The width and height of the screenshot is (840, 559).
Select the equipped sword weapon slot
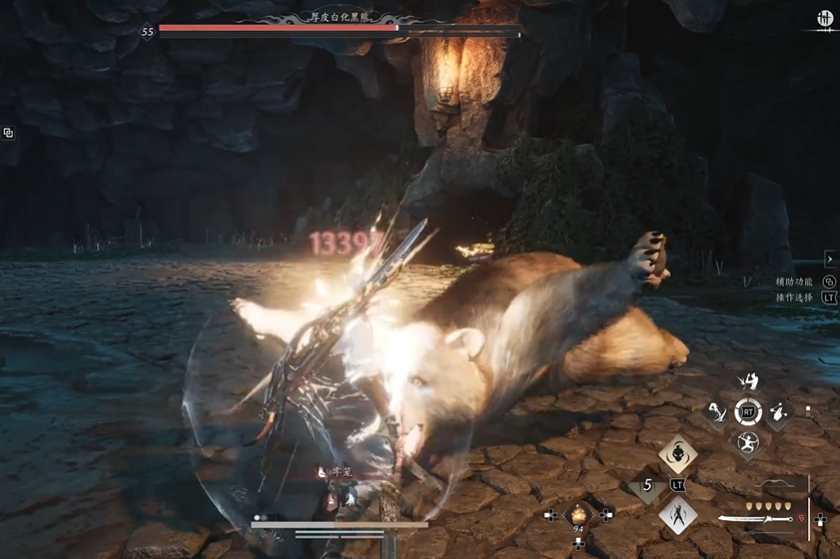pyautogui.click(x=756, y=519)
